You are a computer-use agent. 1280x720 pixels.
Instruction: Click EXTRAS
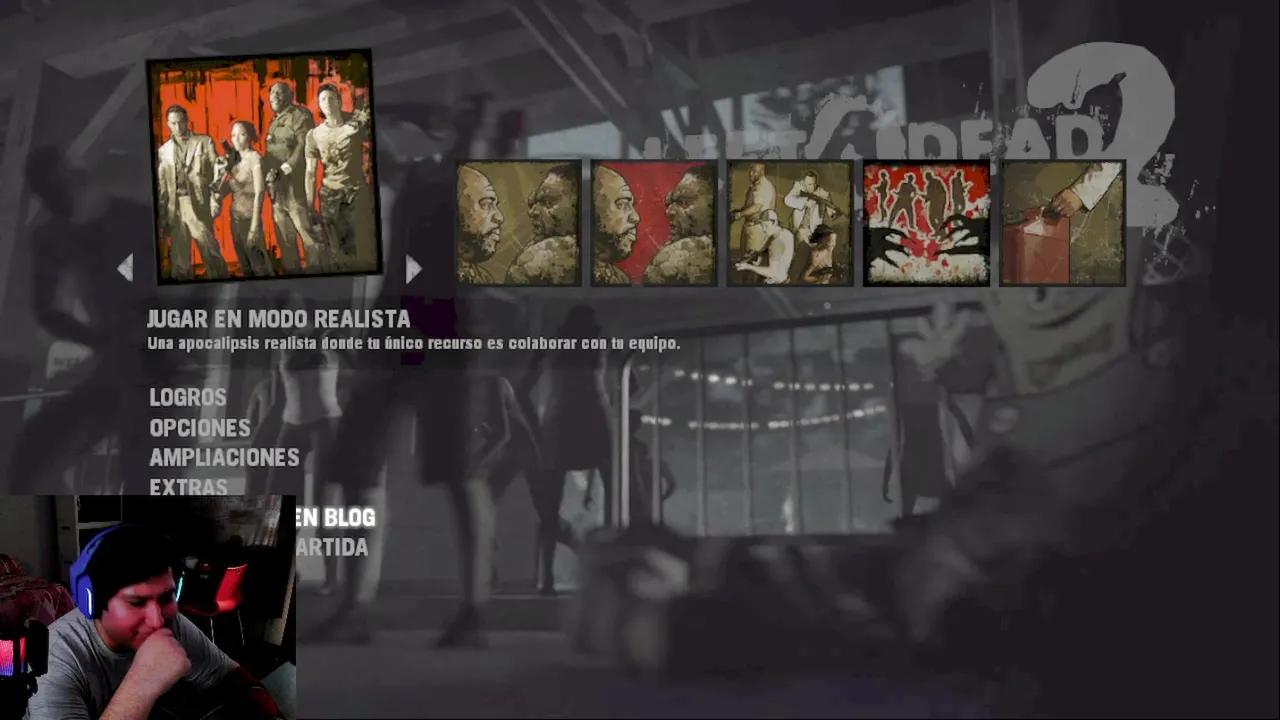tap(190, 487)
